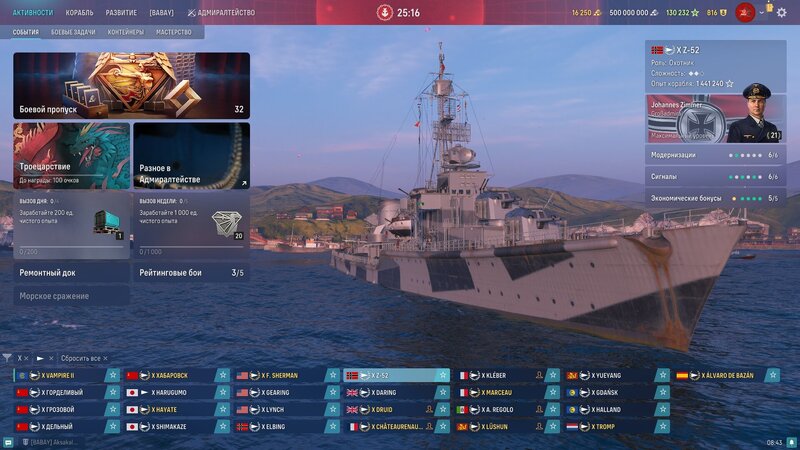The height and width of the screenshot is (450, 800).
Task: Open Экономические бонусы panel
Action: tap(715, 198)
